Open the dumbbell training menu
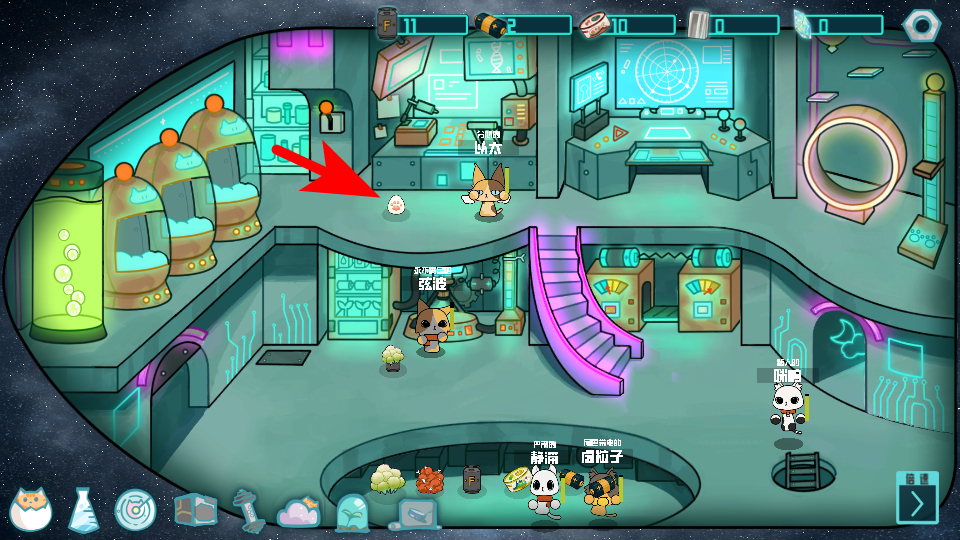The width and height of the screenshot is (960, 540). pos(247,510)
